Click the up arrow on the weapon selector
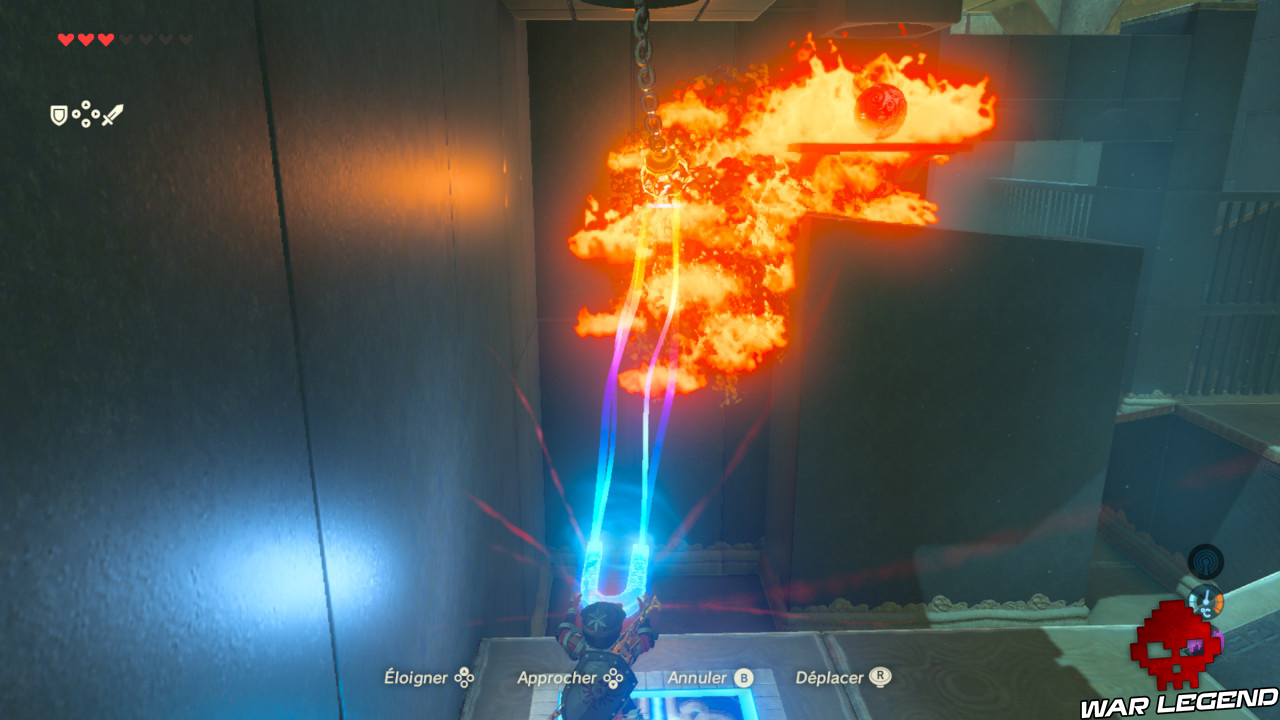This screenshot has height=720, width=1280. tap(86, 104)
